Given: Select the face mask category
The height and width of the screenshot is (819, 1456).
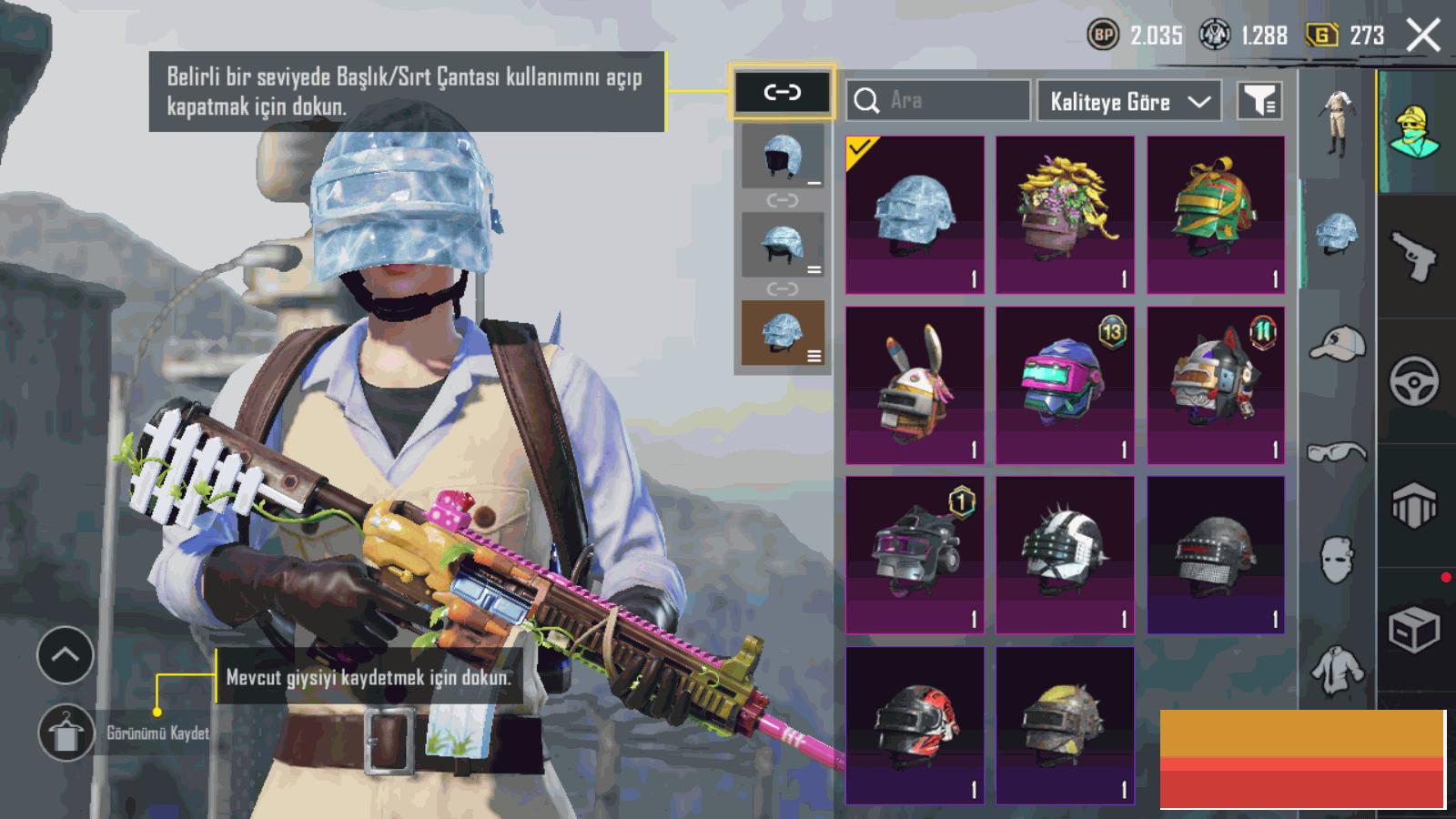Looking at the screenshot, I should tap(1337, 559).
